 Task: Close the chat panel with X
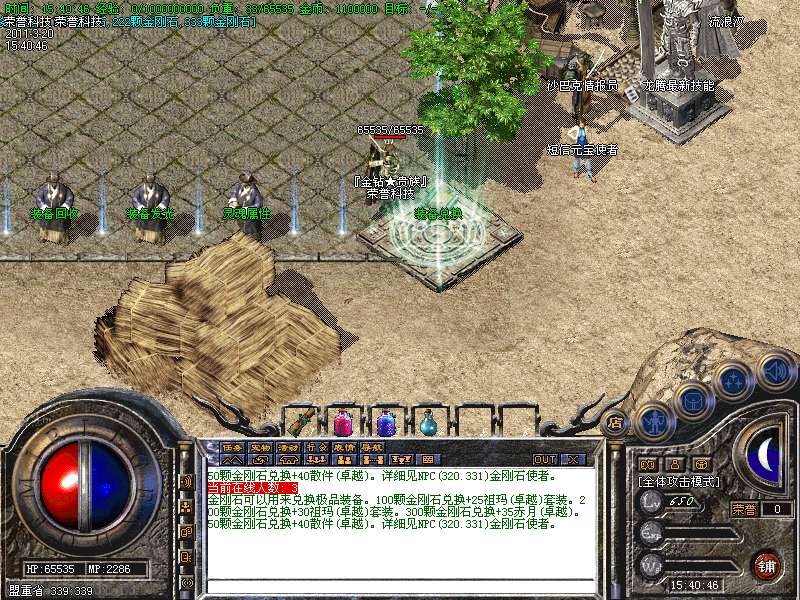[572, 459]
